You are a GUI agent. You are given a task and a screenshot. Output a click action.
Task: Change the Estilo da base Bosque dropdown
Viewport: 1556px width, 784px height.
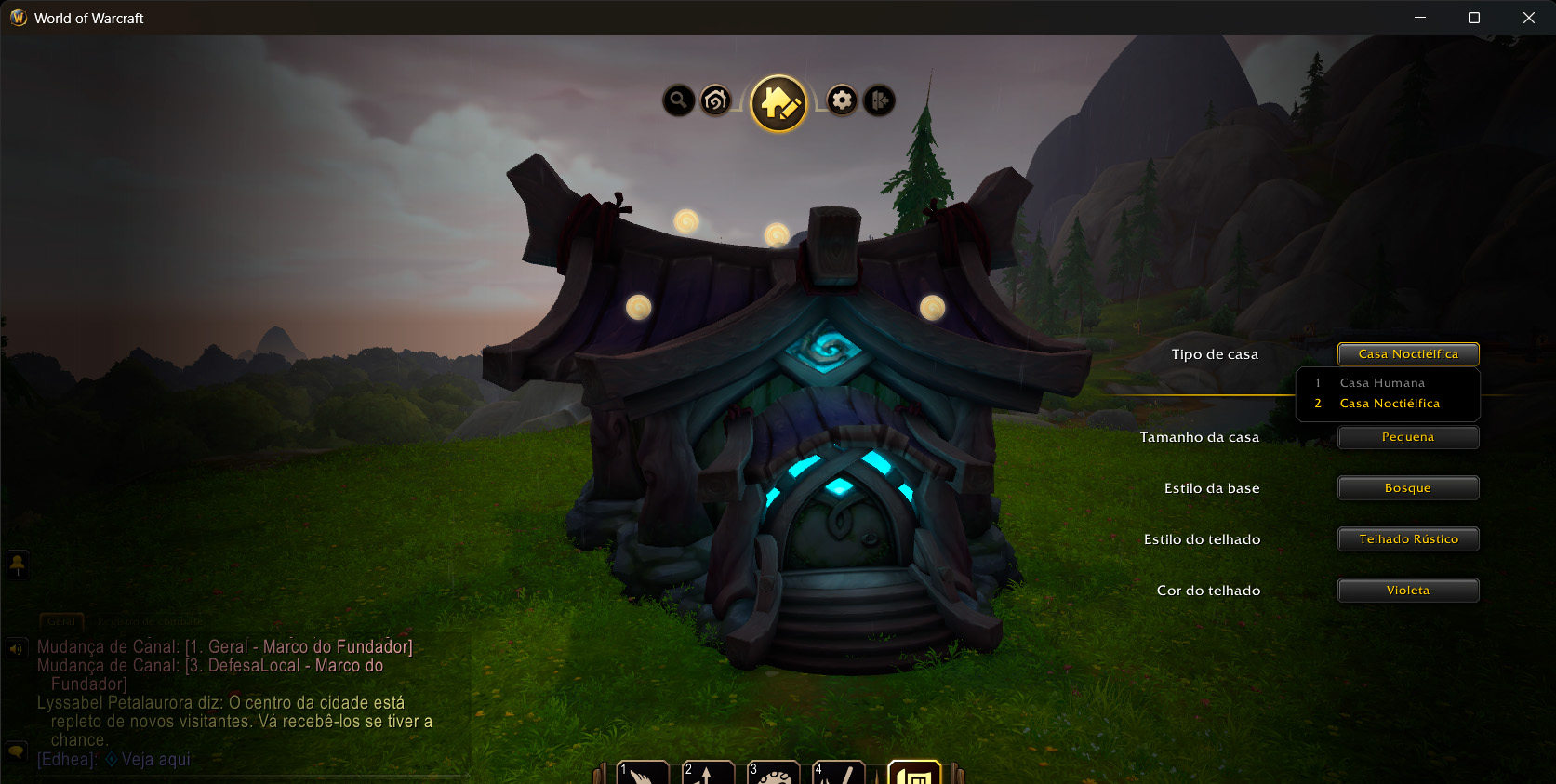click(1408, 488)
